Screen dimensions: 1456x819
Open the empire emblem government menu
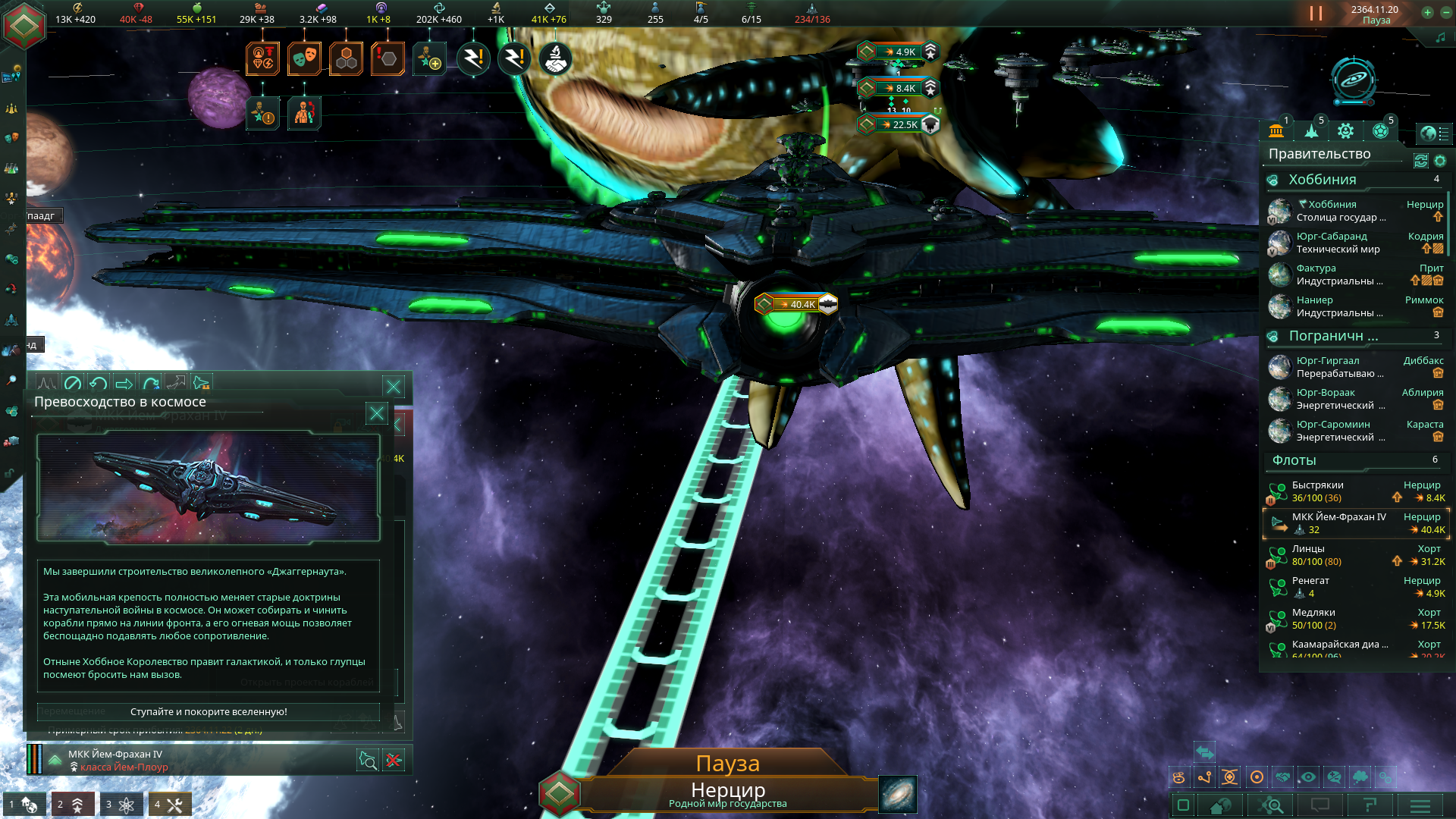click(x=24, y=25)
